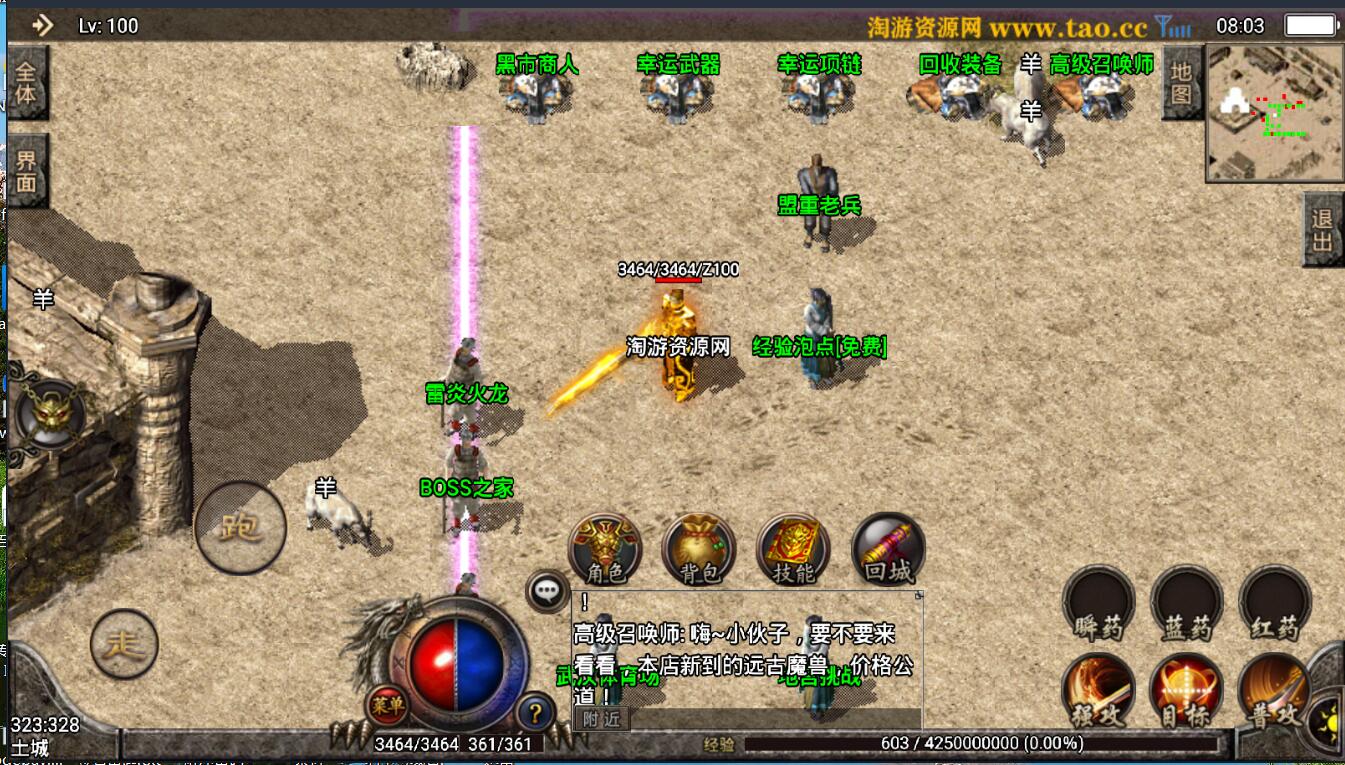The image size is (1345, 765).
Task: Click the minimap in the corner
Action: pyautogui.click(x=1274, y=112)
